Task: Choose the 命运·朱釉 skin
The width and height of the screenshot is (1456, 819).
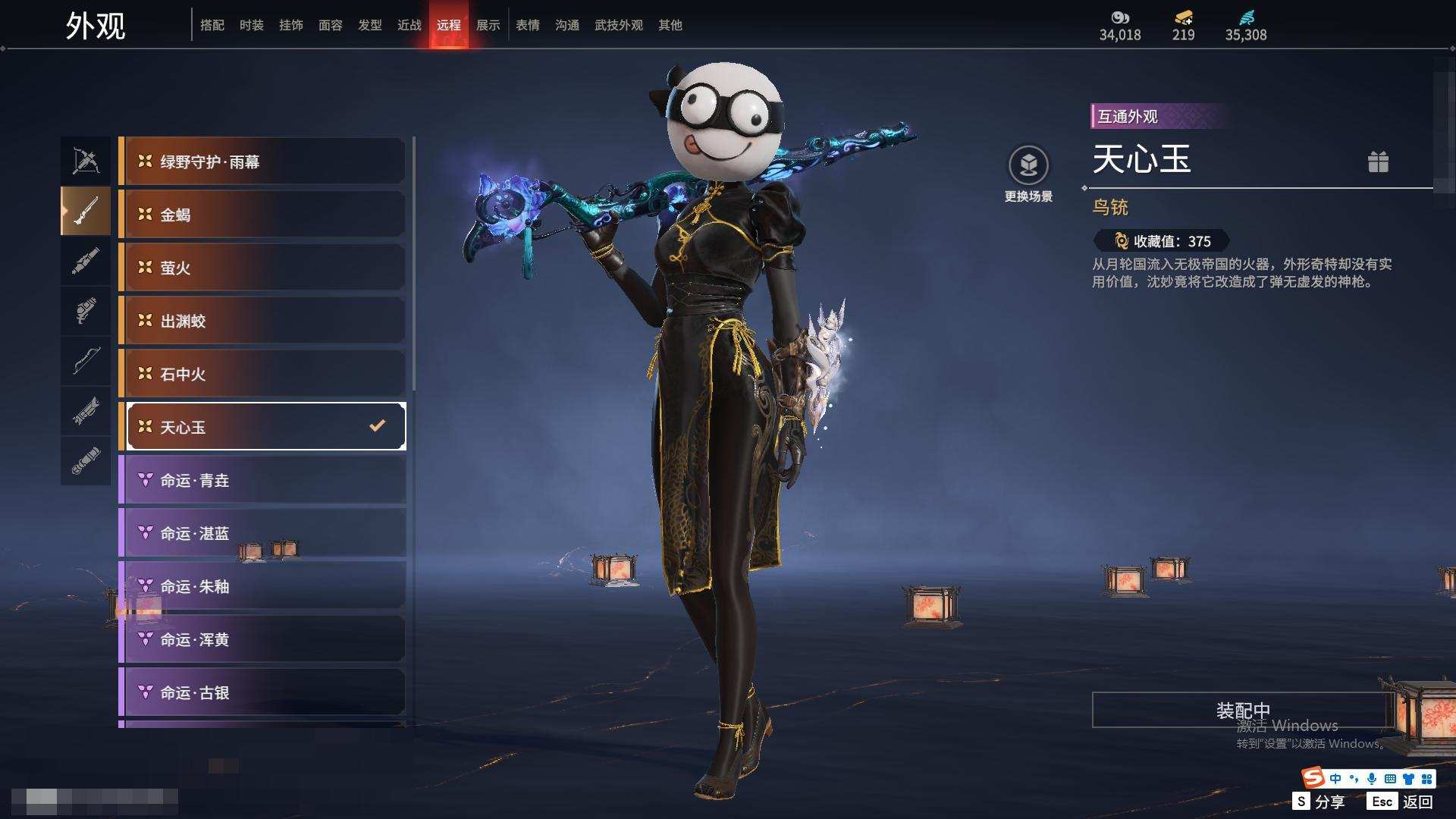Action: [x=262, y=586]
